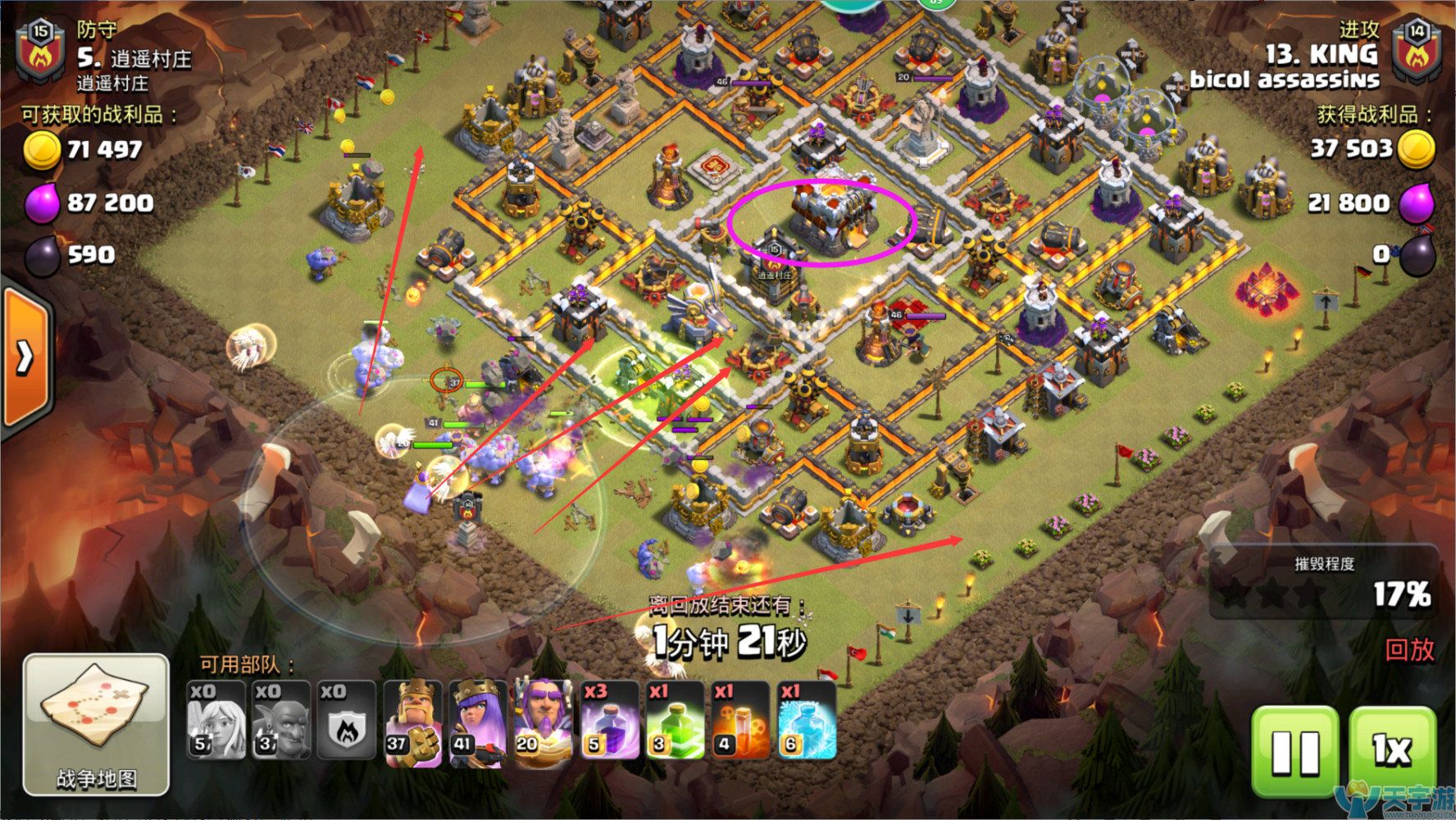Select the blue Freeze spell
Viewport: 1456px width, 820px height.
point(805,721)
